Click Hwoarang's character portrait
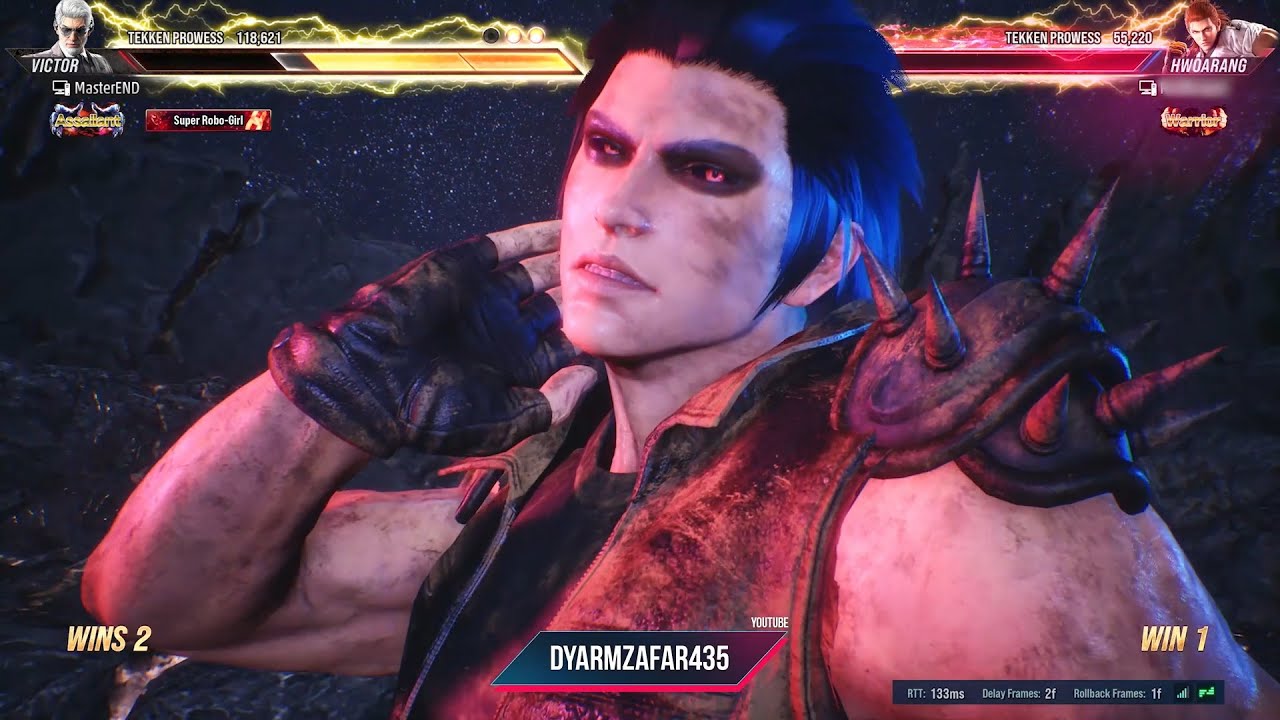This screenshot has height=720, width=1280. tap(1212, 30)
